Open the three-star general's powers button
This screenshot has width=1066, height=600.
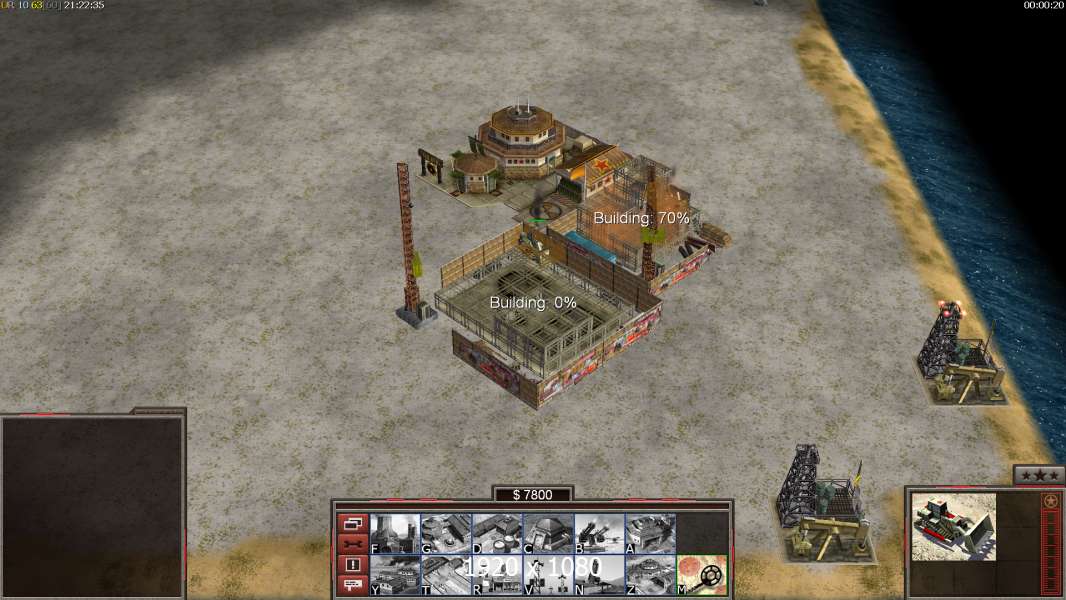[x=1038, y=475]
